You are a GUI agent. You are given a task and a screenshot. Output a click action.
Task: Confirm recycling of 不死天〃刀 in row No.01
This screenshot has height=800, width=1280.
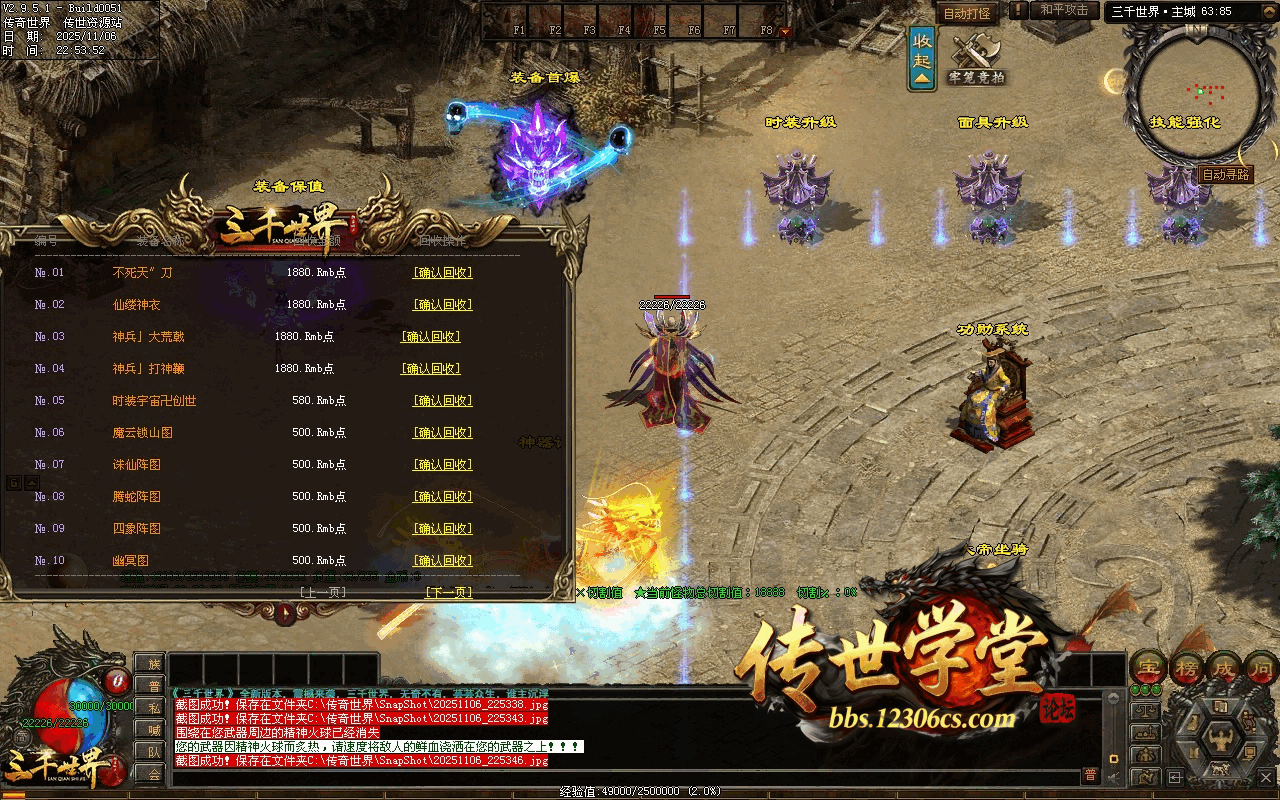pos(442,273)
